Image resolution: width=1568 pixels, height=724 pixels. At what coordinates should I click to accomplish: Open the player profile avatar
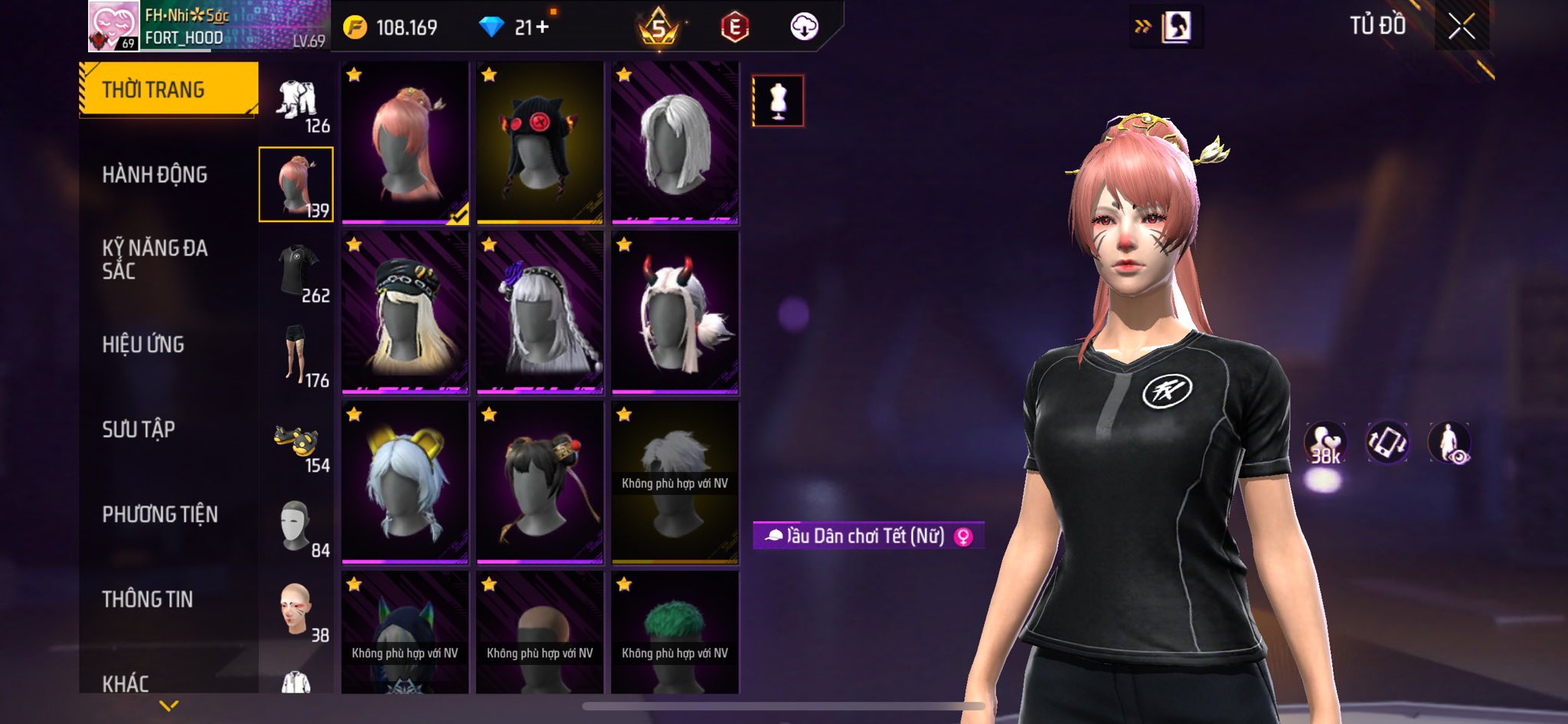click(113, 26)
